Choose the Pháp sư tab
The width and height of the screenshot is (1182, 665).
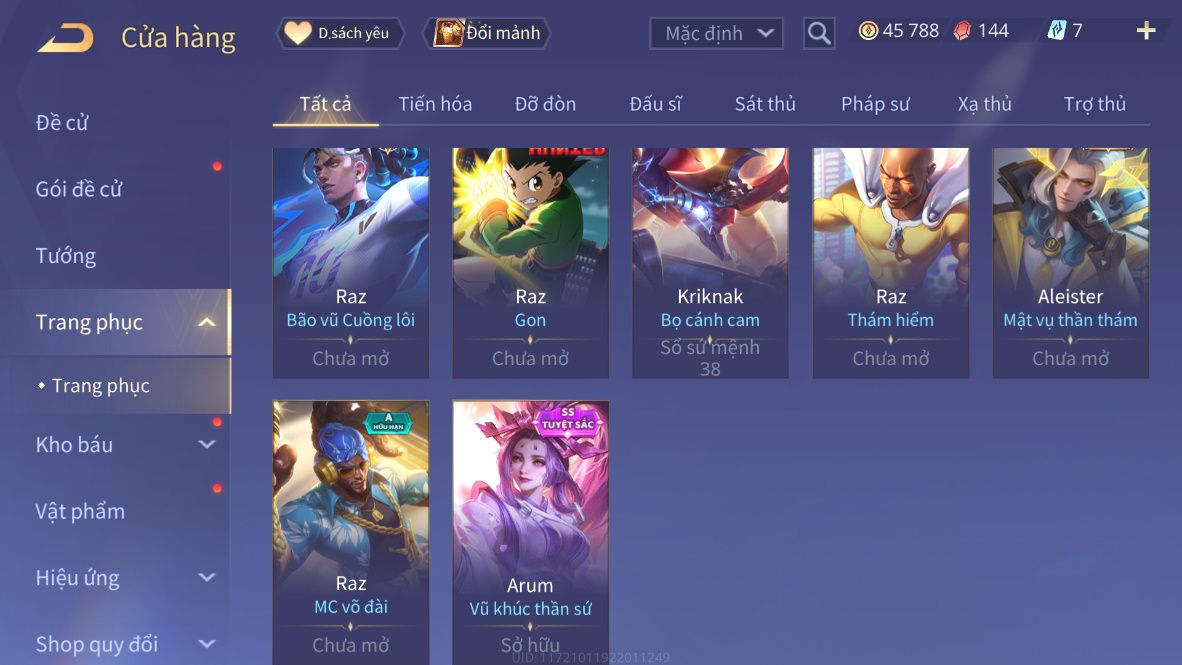[x=875, y=104]
